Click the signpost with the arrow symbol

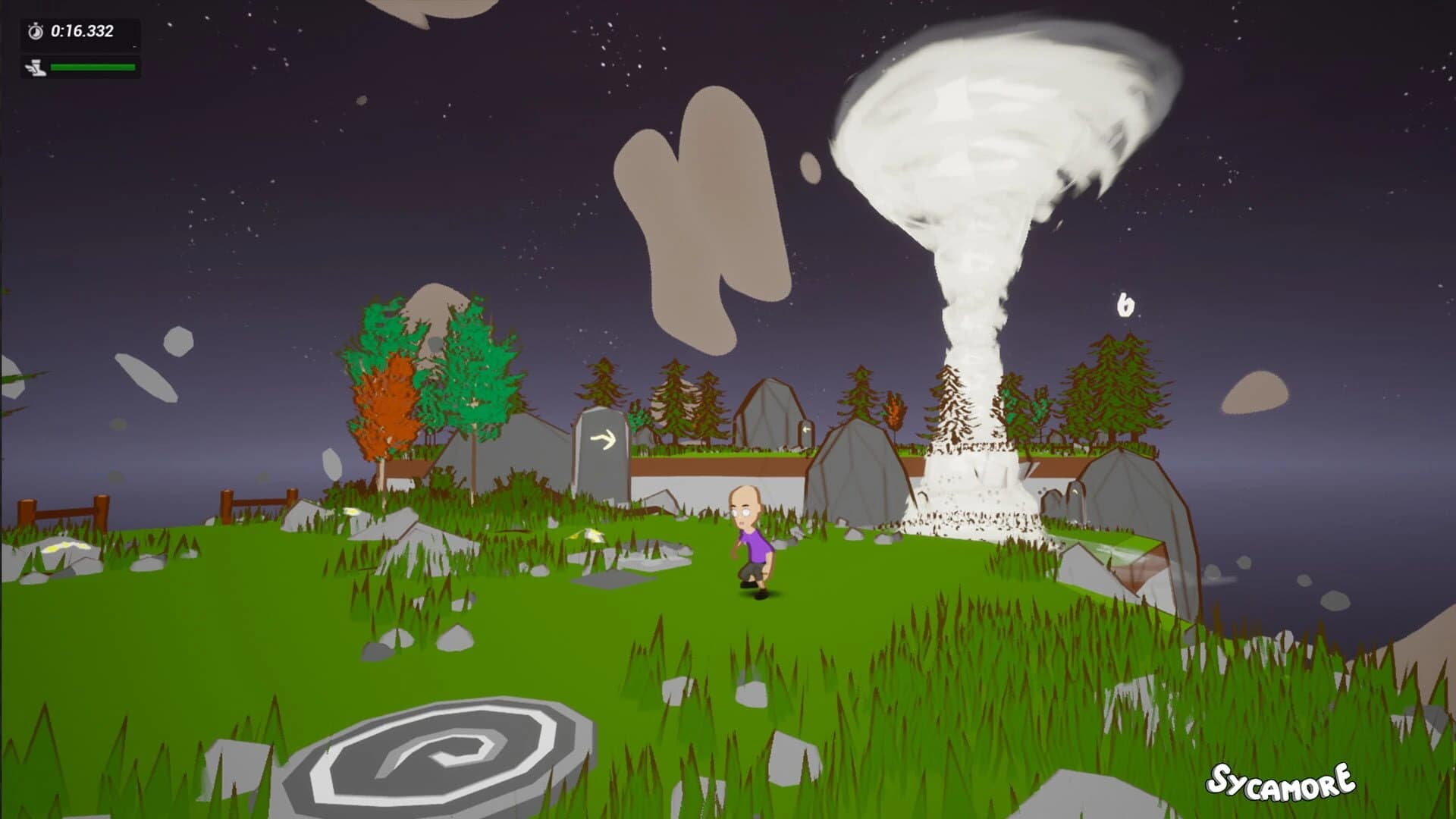pyautogui.click(x=601, y=455)
